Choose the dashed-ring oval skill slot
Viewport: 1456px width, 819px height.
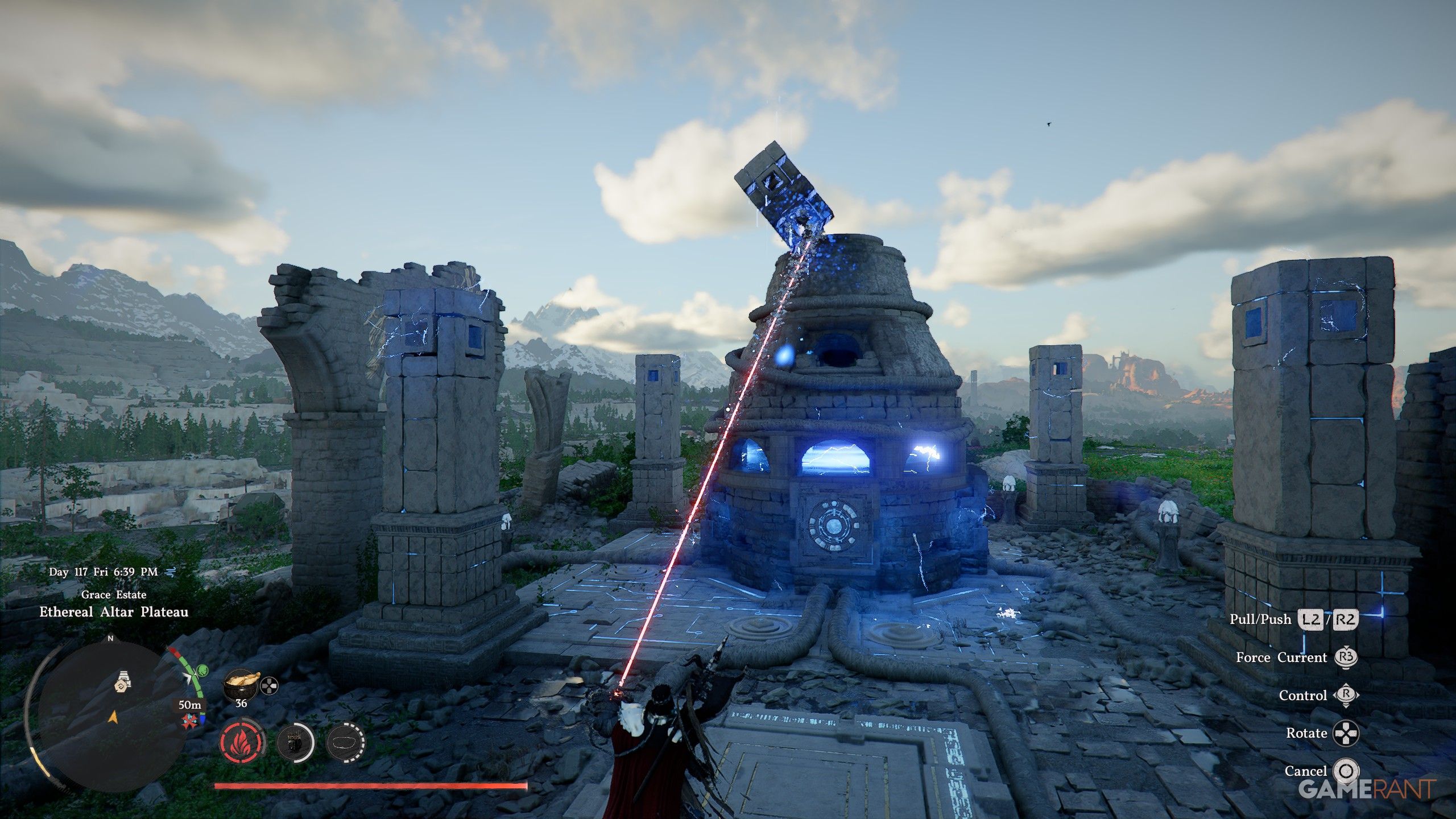tap(346, 743)
